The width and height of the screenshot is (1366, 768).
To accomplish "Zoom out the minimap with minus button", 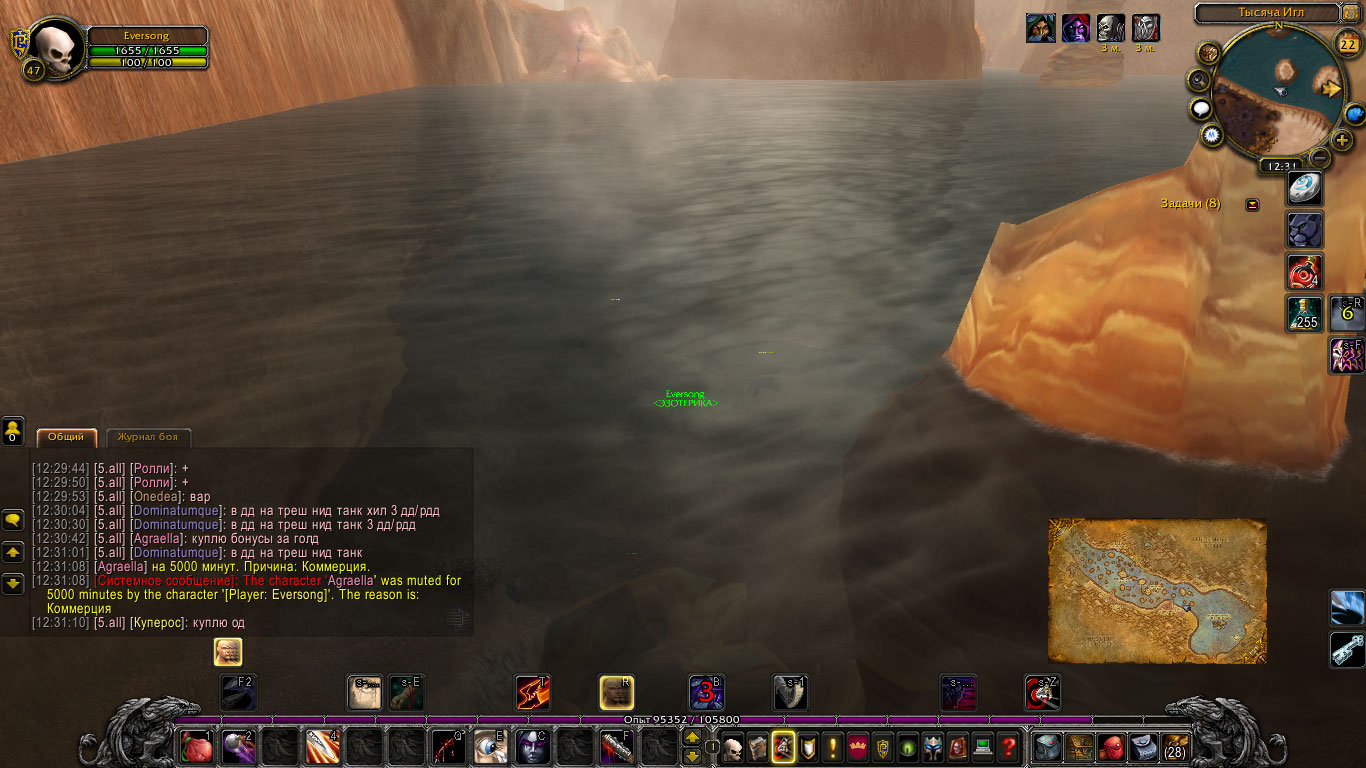I will pos(1320,158).
